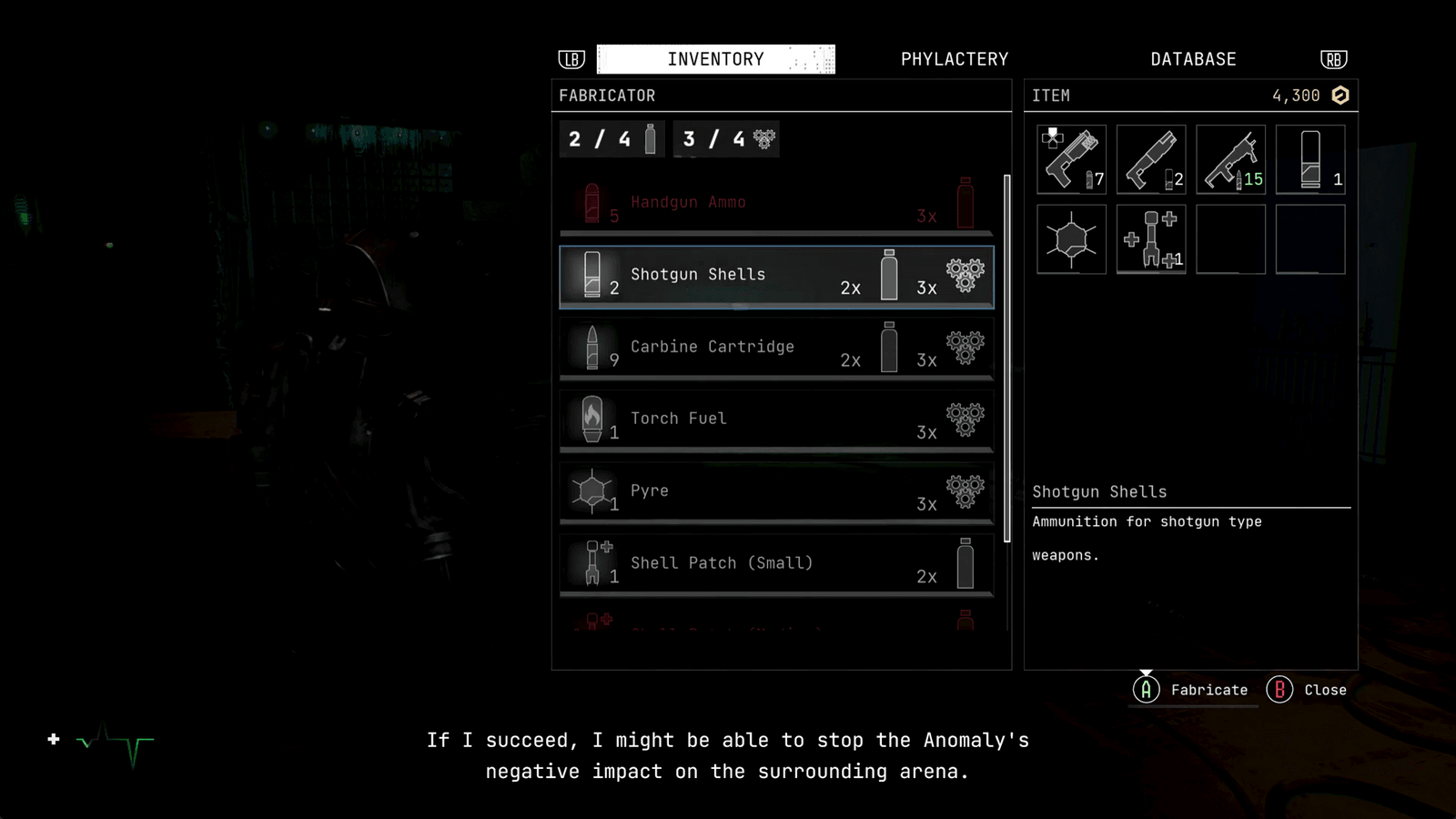Viewport: 1456px width, 819px height.
Task: Choose the Shotgun Shells recipe
Action: (776, 276)
